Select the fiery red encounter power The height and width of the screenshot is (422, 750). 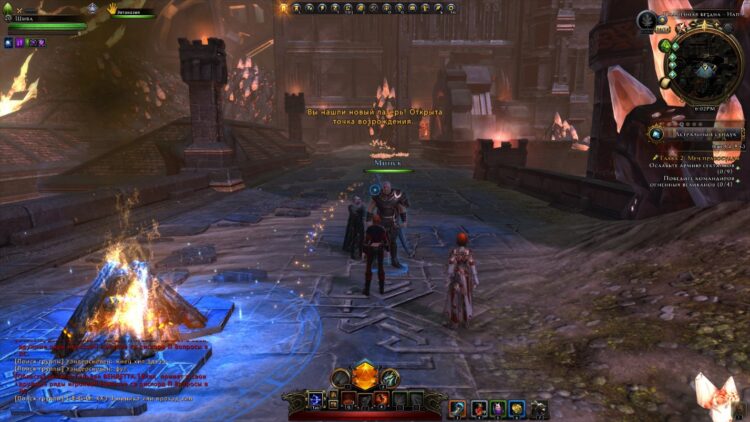(x=381, y=400)
